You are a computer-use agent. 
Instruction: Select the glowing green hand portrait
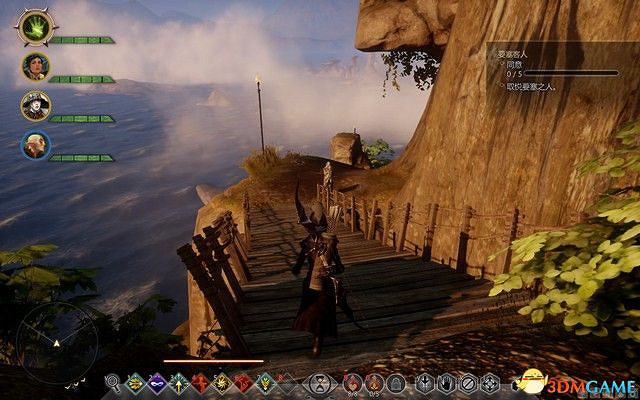36,27
